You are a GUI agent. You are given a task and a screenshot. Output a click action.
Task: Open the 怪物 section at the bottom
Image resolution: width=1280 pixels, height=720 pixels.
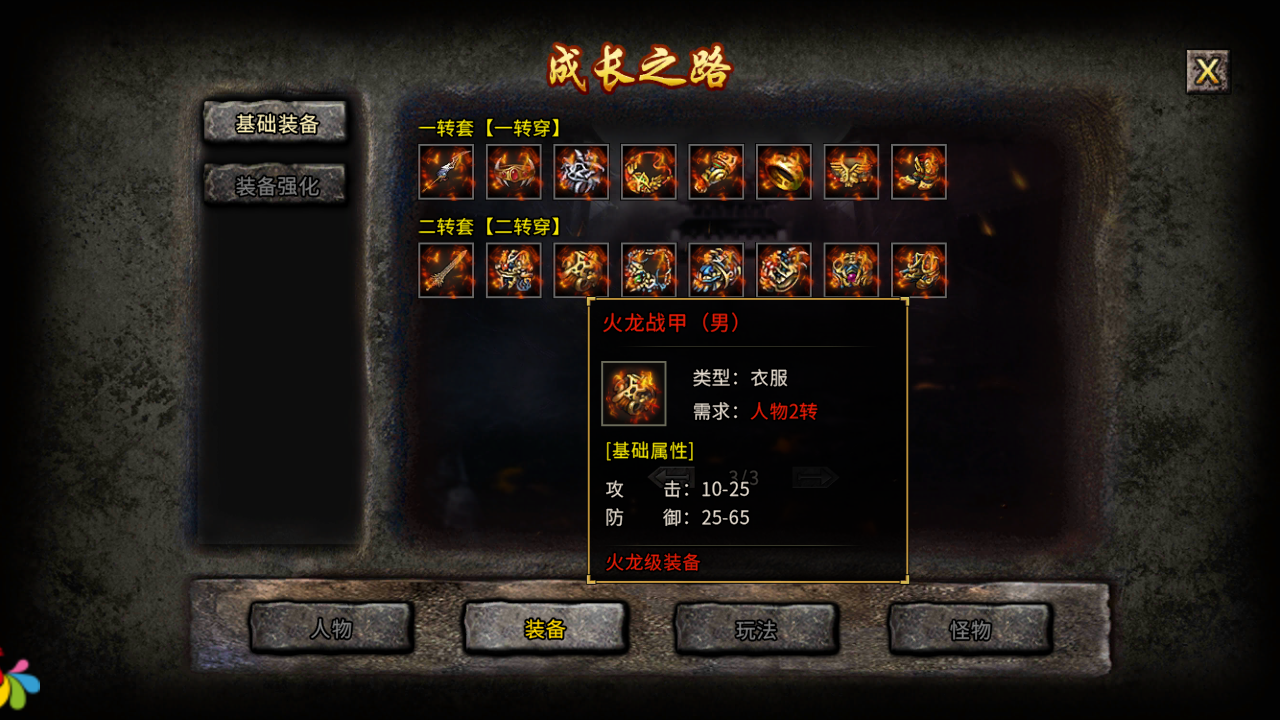click(x=968, y=630)
